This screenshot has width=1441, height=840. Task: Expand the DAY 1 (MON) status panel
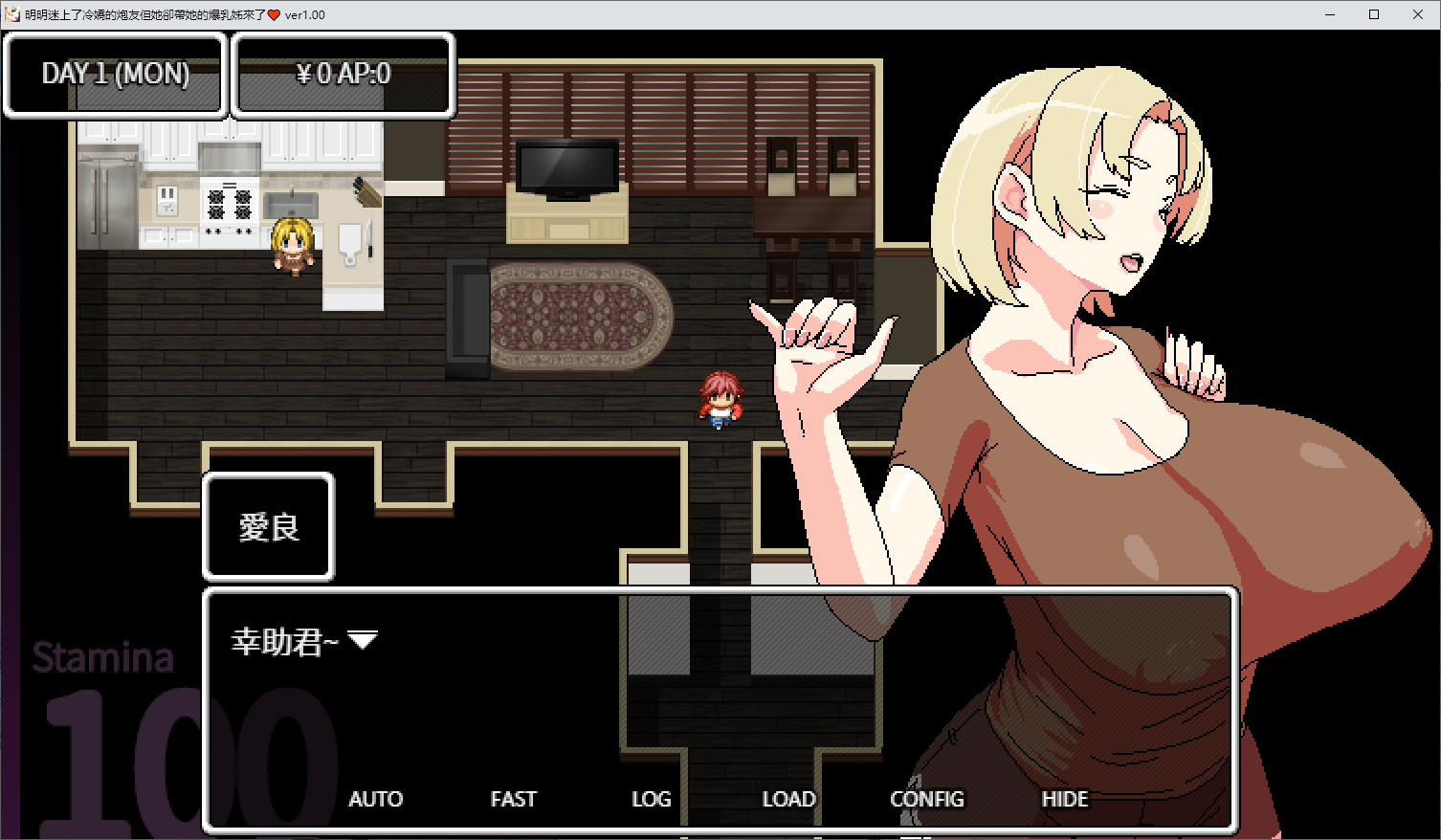115,74
